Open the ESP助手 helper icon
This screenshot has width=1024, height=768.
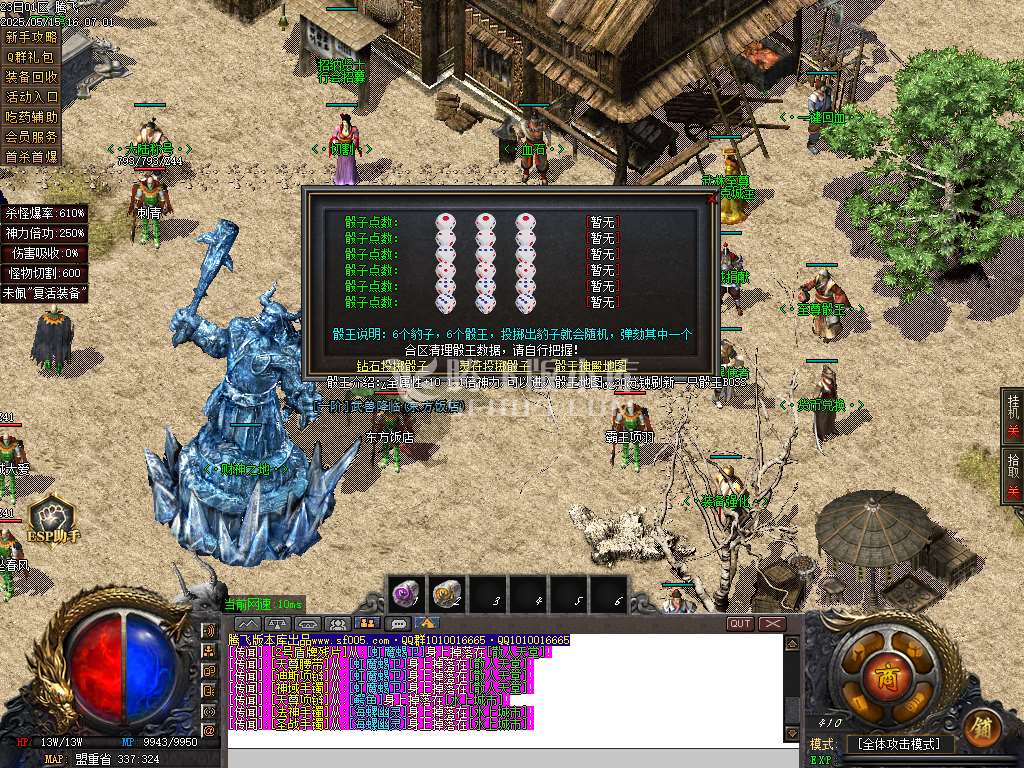tap(50, 517)
